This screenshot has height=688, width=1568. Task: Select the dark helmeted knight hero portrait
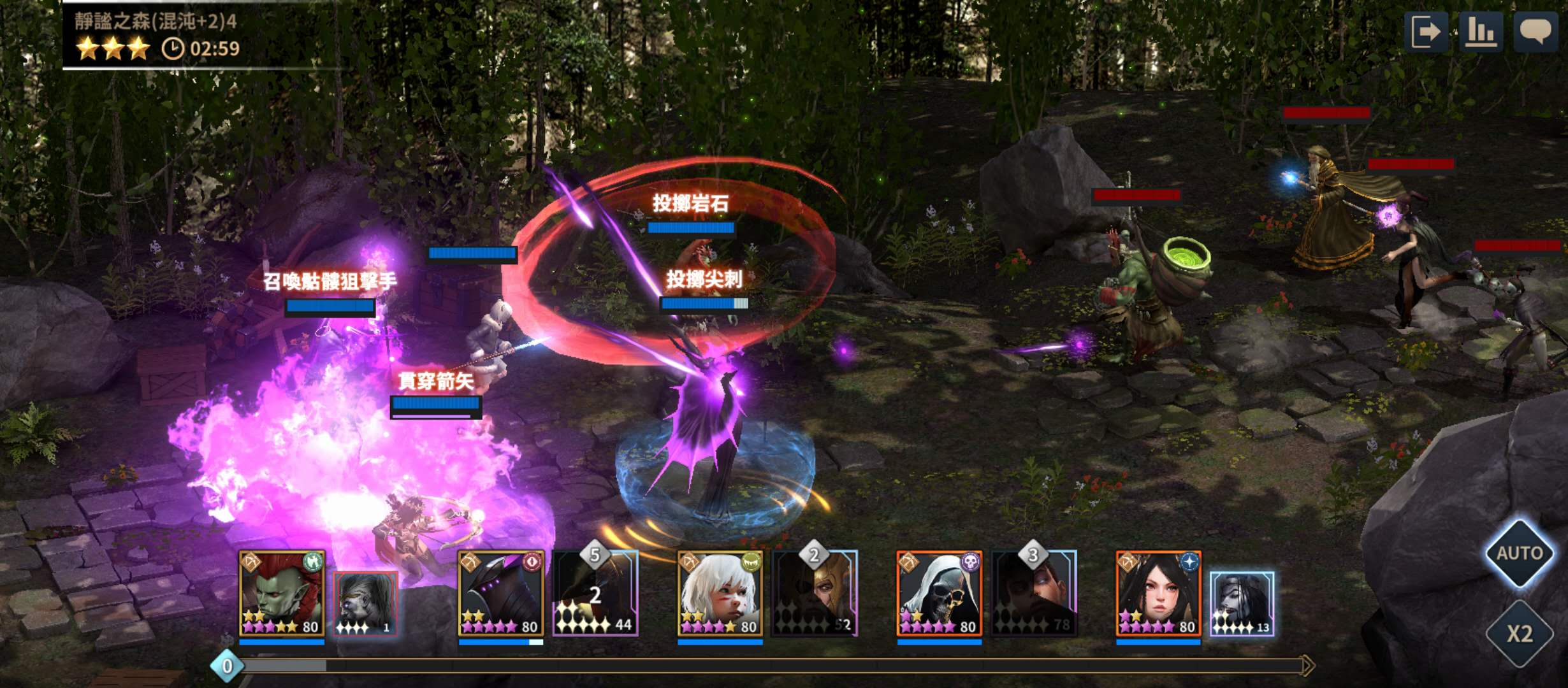[501, 594]
